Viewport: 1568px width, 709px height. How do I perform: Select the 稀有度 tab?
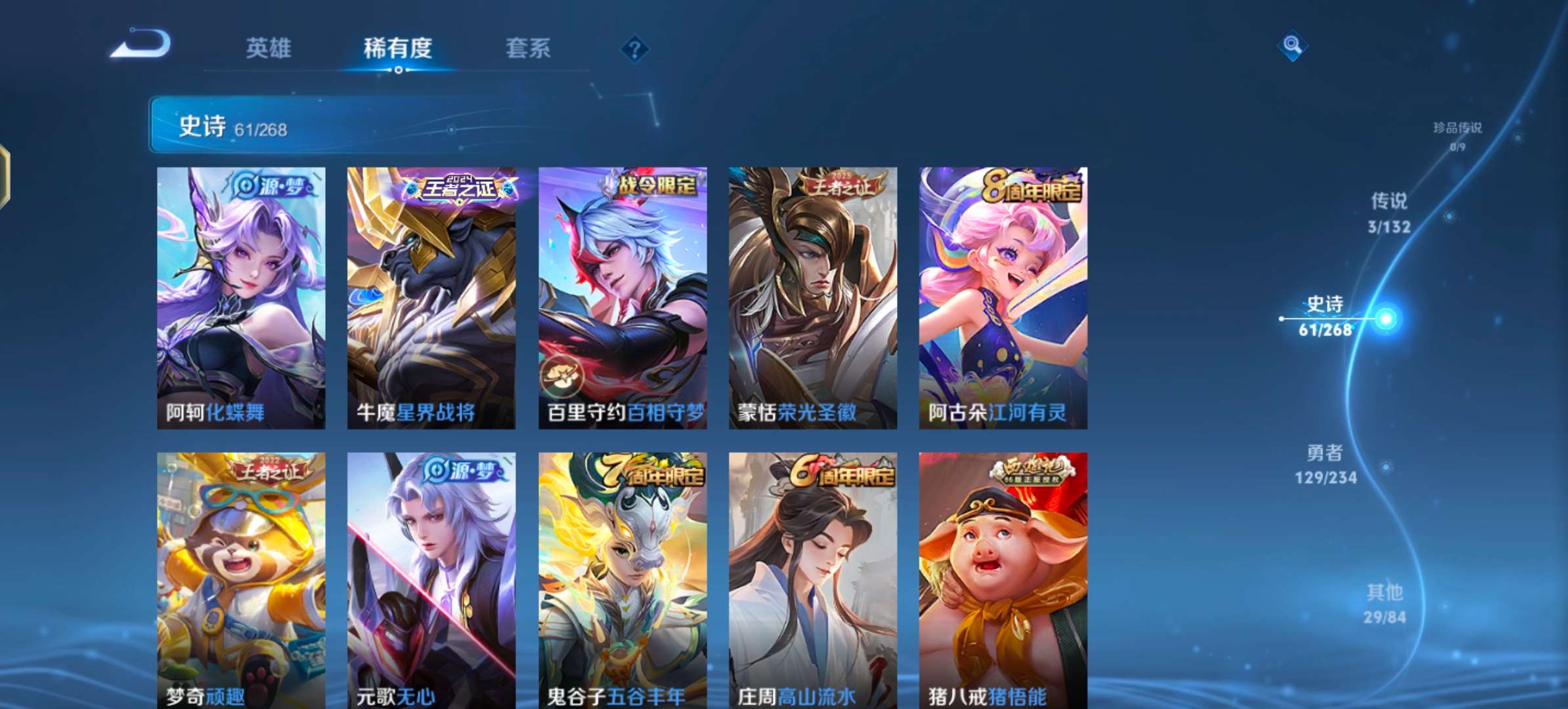click(399, 49)
